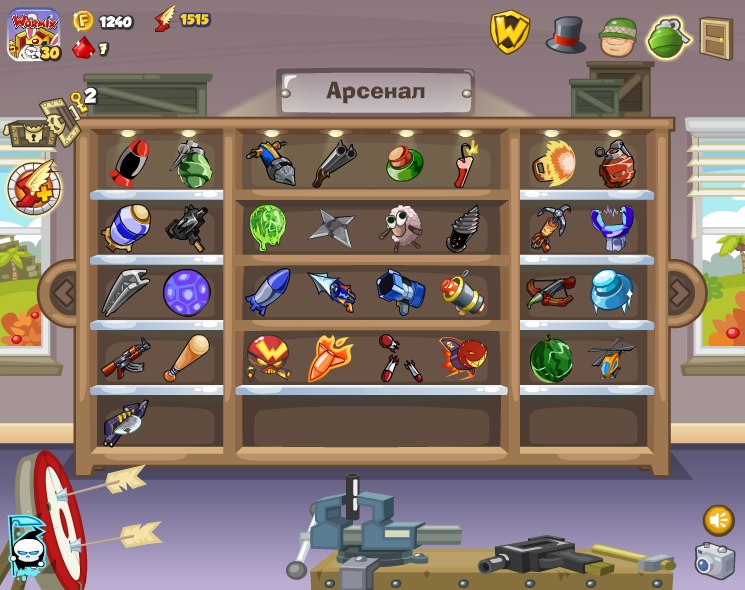This screenshot has height=590, width=745.
Task: Click the lightning boost plus button
Action: 34,186
